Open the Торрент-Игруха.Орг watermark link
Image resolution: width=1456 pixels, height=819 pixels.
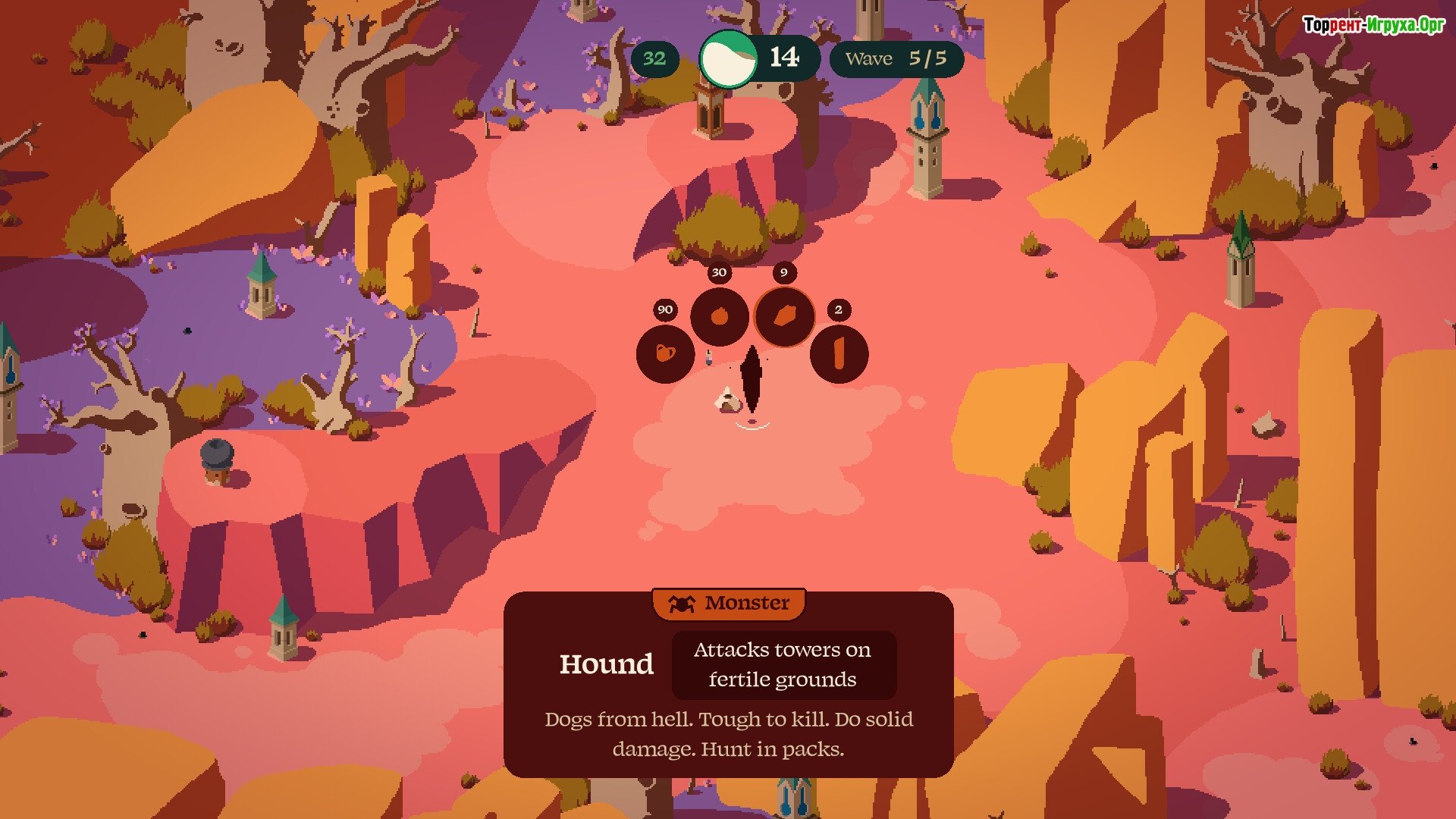click(1373, 25)
